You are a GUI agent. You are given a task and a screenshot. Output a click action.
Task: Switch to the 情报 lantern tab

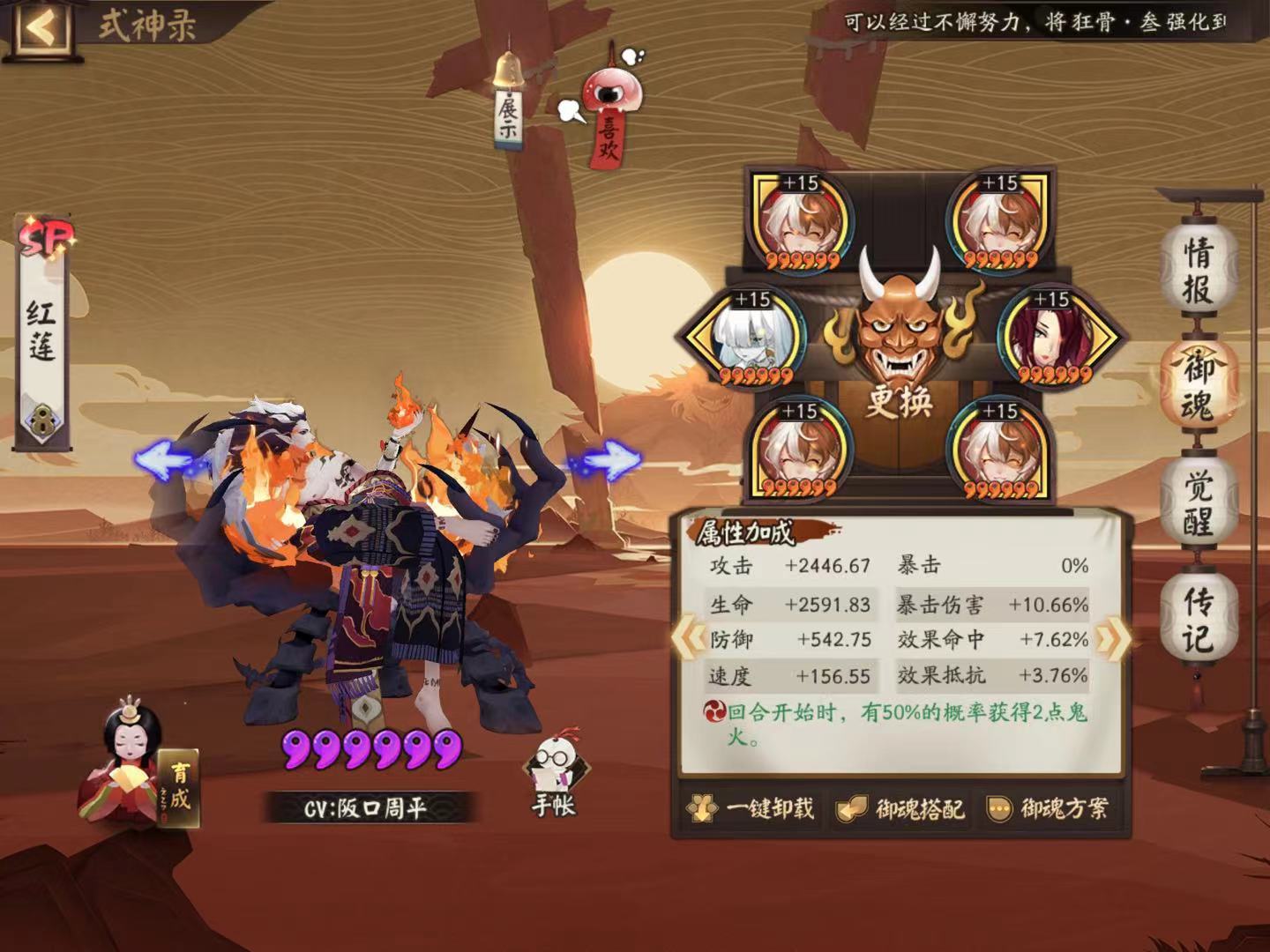[x=1199, y=267]
